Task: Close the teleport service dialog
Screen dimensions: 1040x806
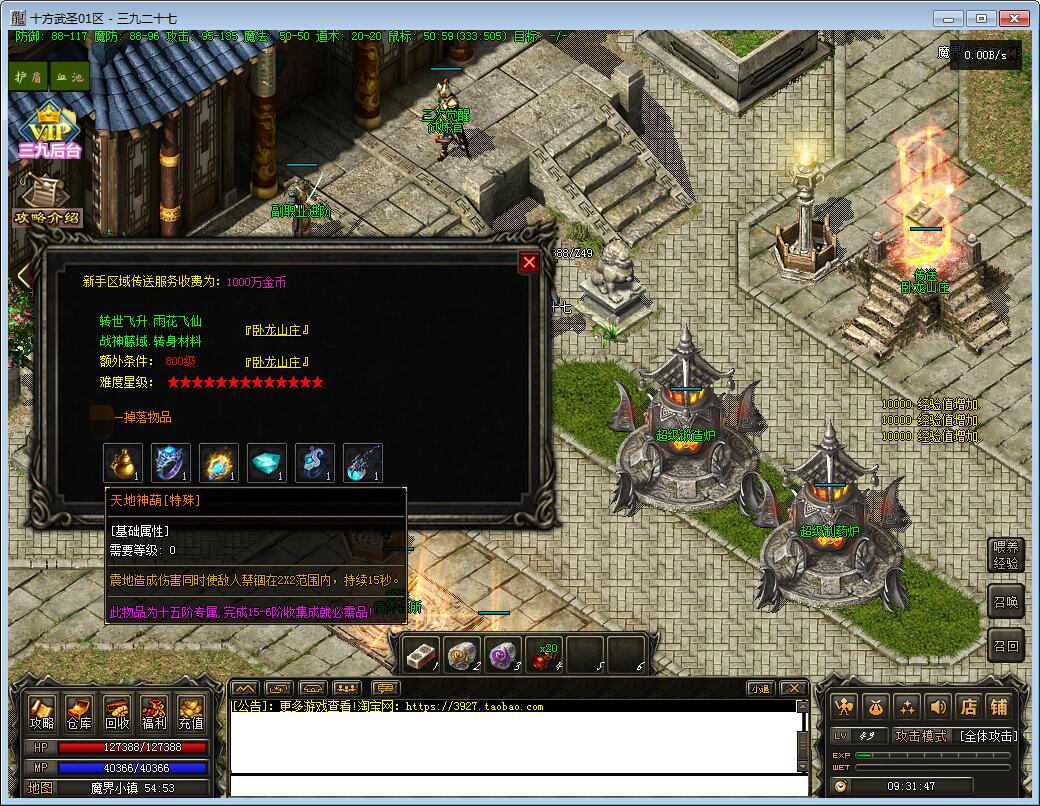Action: coord(529,262)
